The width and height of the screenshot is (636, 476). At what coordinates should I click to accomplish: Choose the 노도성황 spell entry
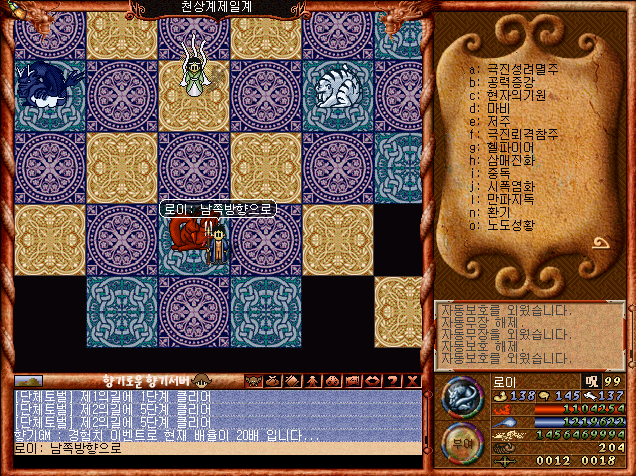tap(509, 225)
